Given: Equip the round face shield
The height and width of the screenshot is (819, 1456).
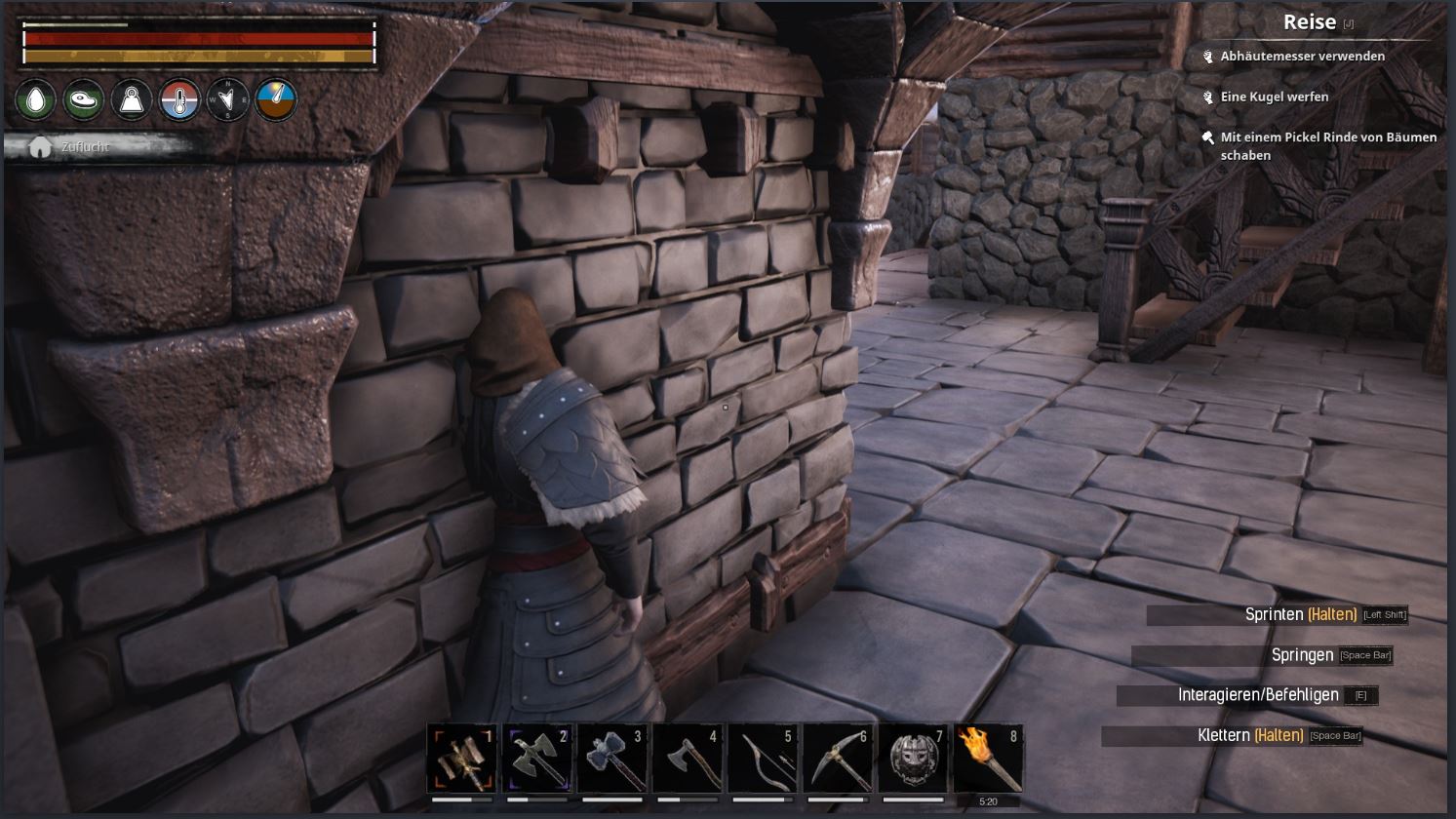Looking at the screenshot, I should point(913,759).
